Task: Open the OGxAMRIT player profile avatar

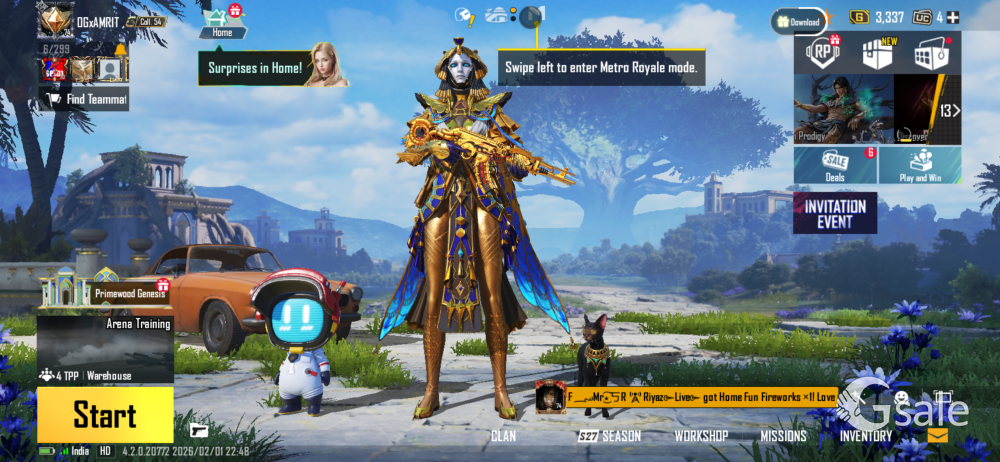Action: pos(55,20)
